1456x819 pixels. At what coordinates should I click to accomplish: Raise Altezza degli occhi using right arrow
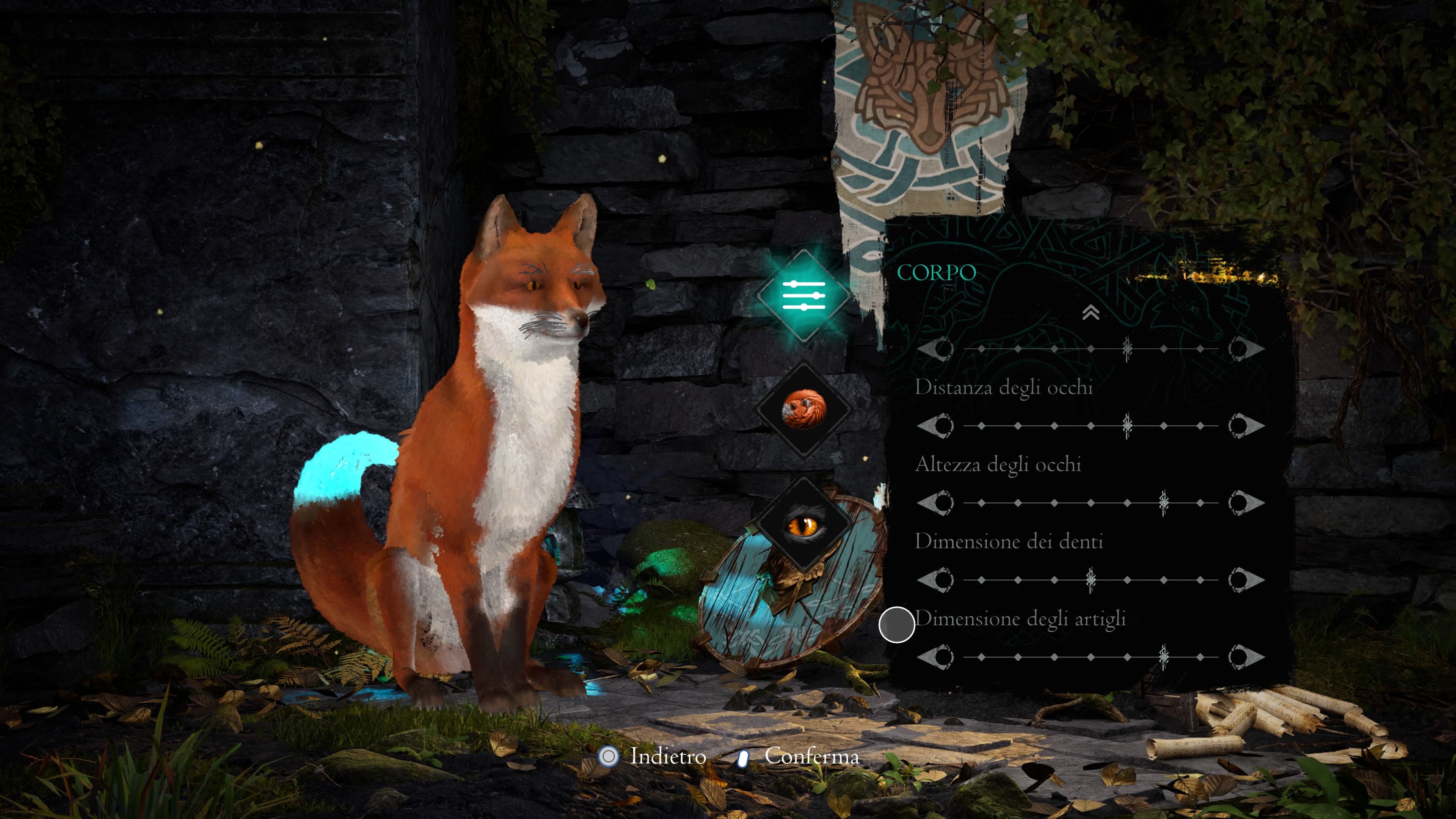(x=1246, y=502)
